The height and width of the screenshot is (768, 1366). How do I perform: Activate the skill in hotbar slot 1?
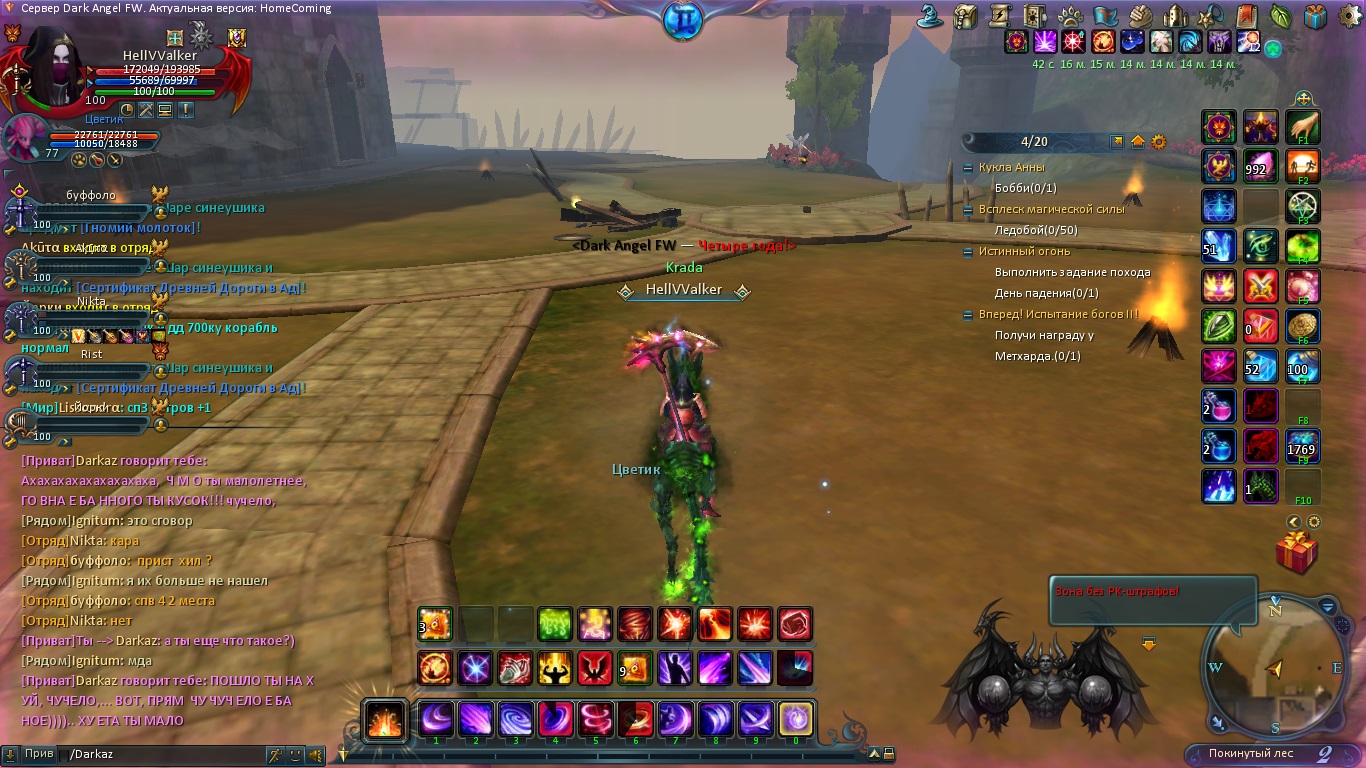pos(436,719)
